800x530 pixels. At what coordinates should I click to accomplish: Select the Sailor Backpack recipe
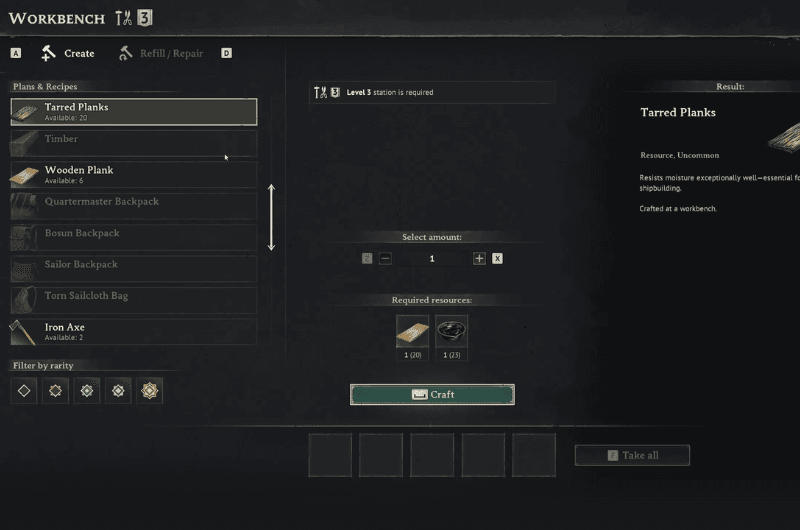point(133,269)
